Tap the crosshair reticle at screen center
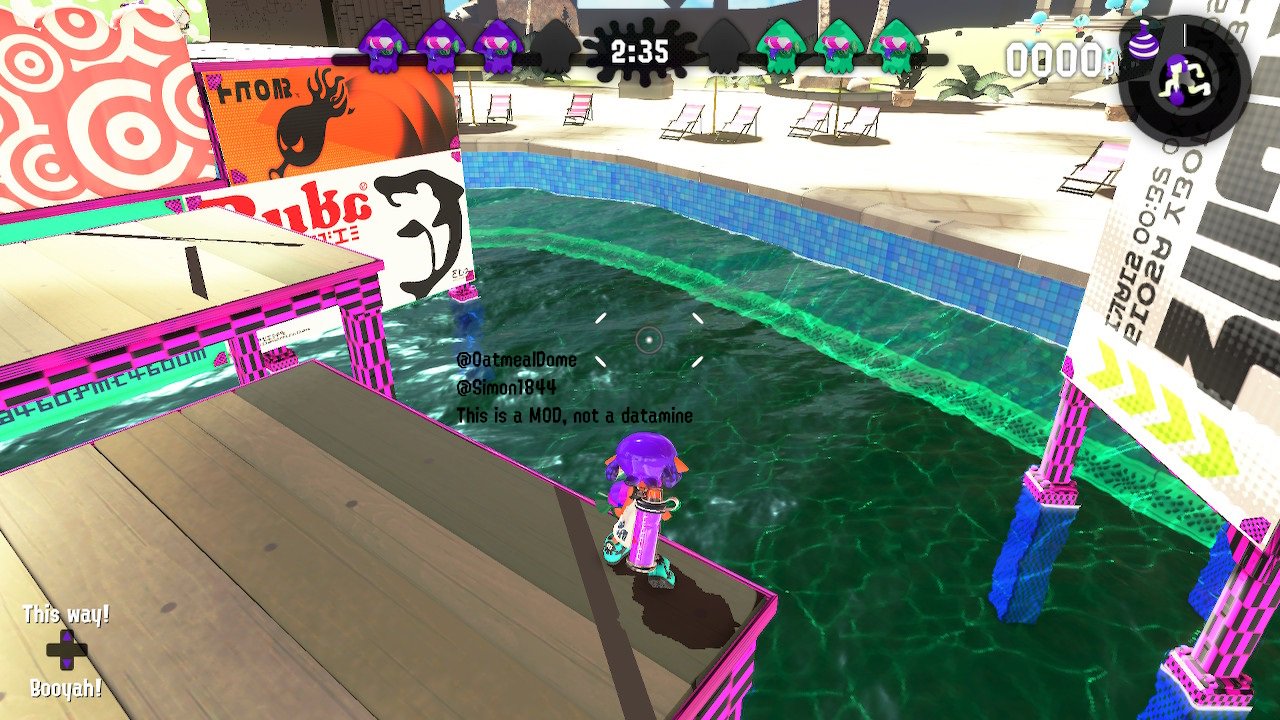 648,340
